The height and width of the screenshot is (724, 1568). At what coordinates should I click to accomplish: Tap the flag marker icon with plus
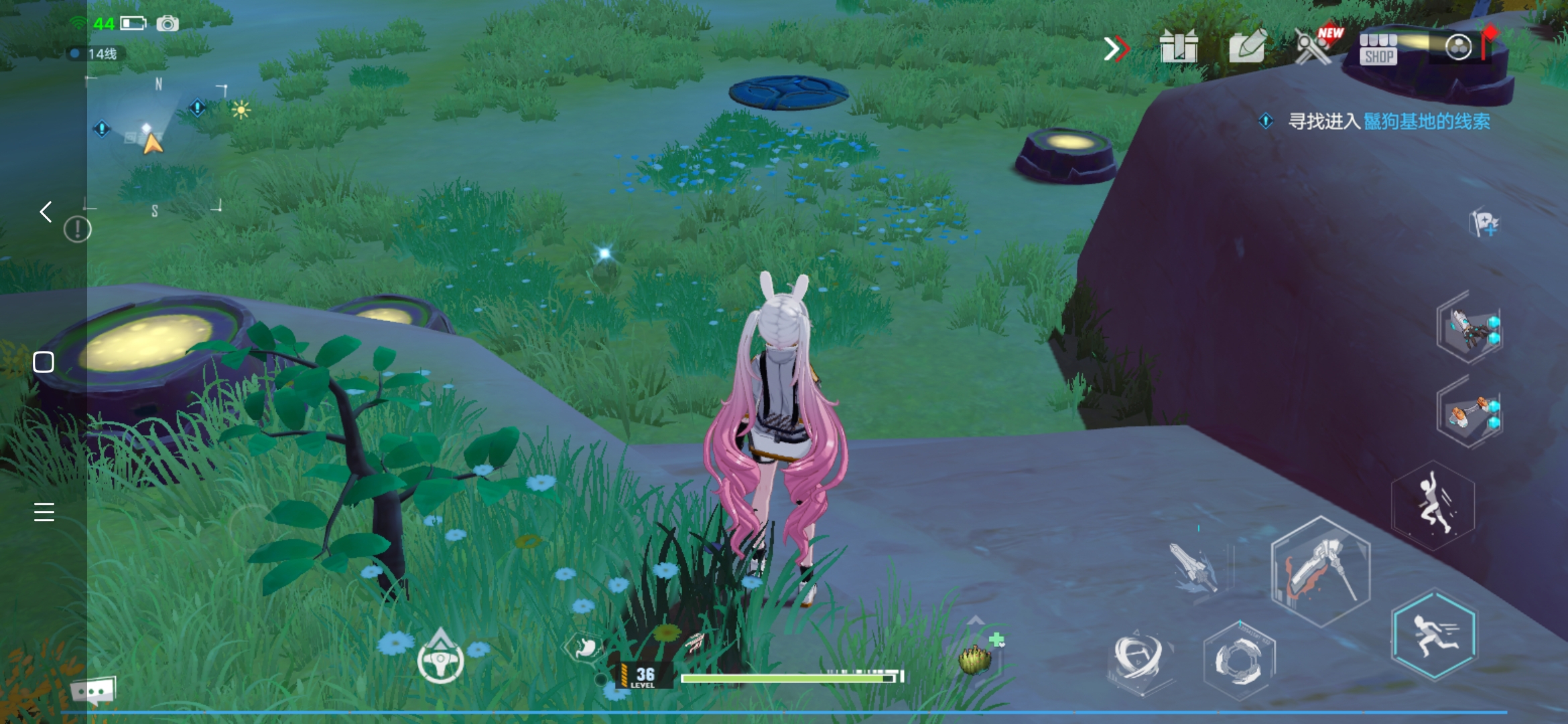(x=1484, y=223)
